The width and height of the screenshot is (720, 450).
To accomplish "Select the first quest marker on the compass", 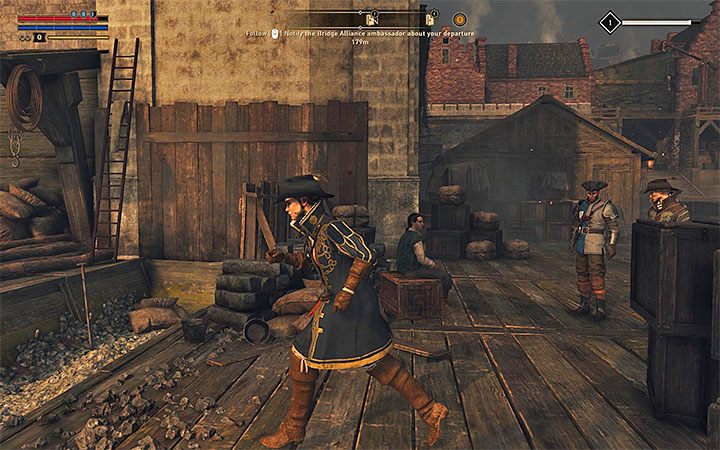I will coord(371,18).
